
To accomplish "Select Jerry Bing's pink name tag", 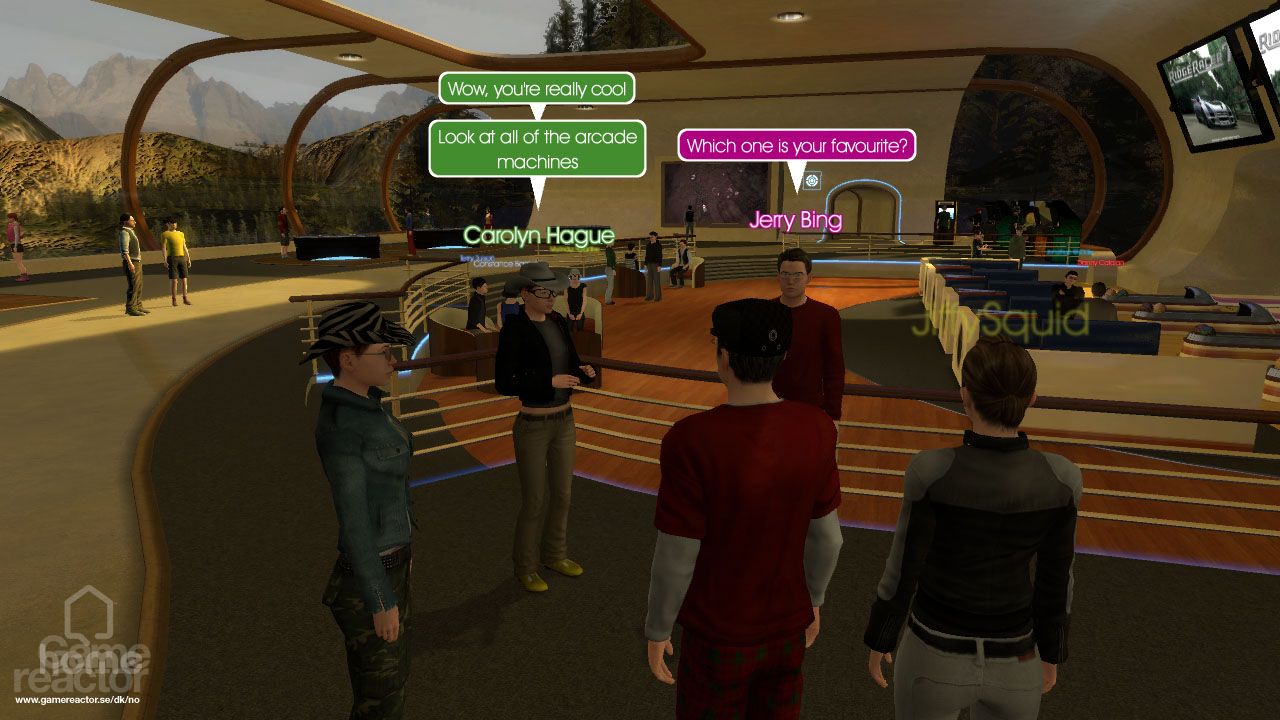I will click(x=795, y=220).
